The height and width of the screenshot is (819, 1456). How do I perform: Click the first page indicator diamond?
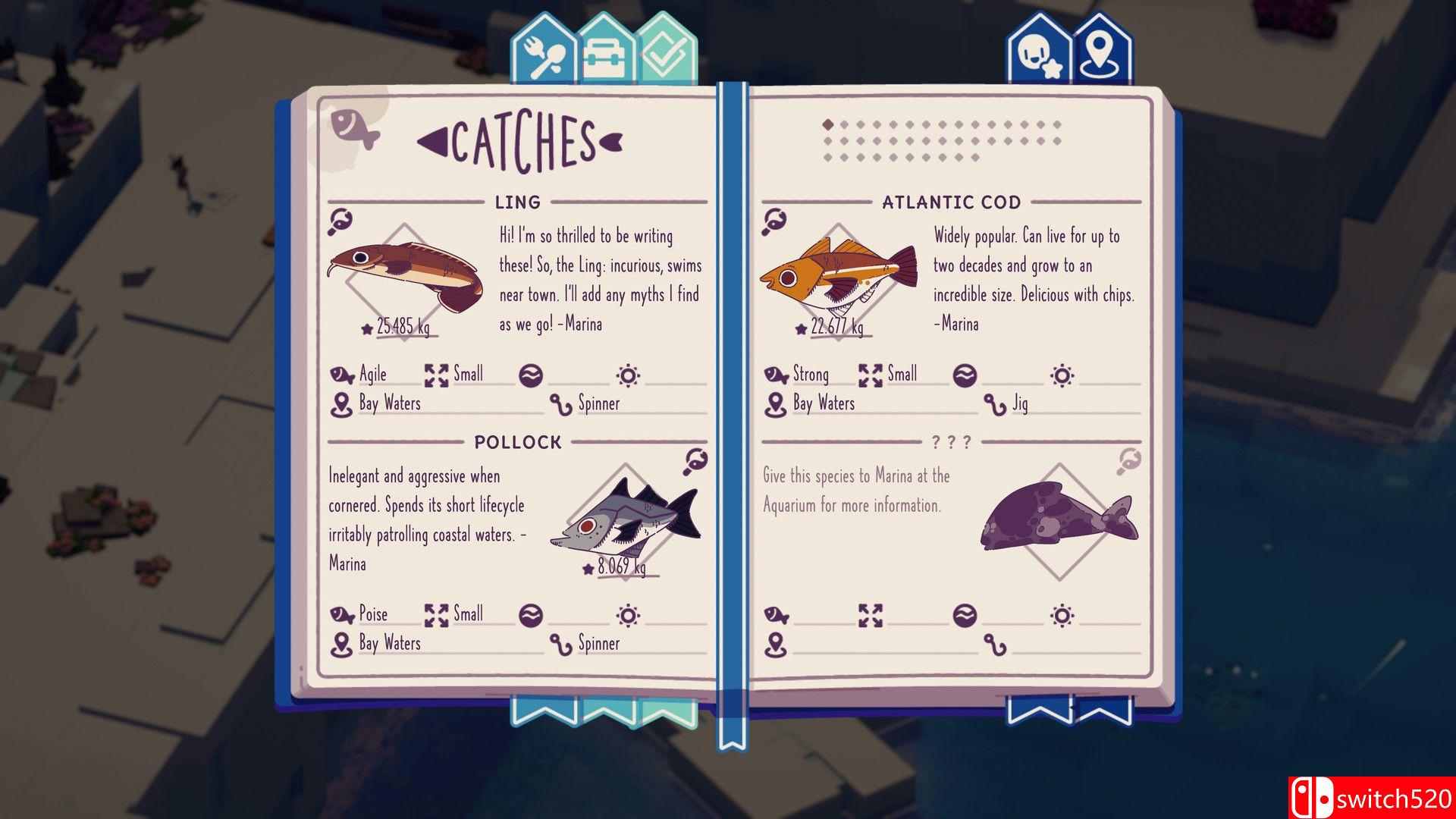[x=828, y=124]
